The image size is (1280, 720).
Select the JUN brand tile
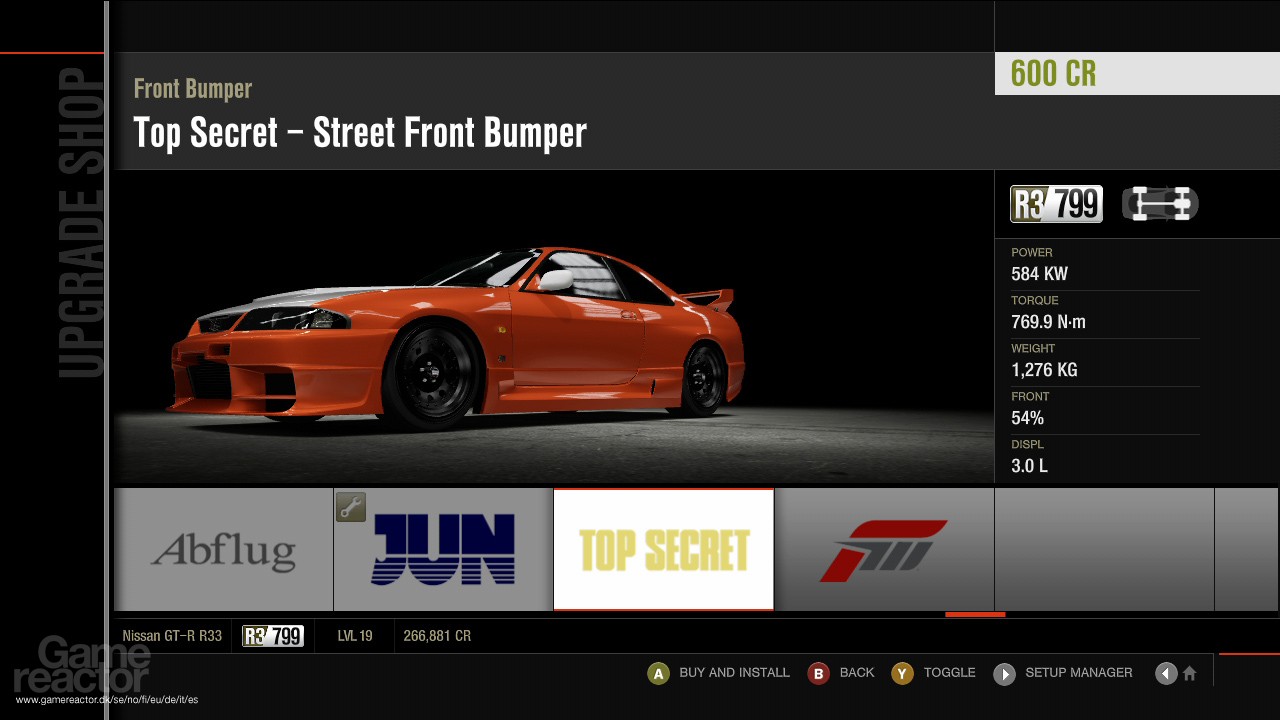tap(443, 548)
